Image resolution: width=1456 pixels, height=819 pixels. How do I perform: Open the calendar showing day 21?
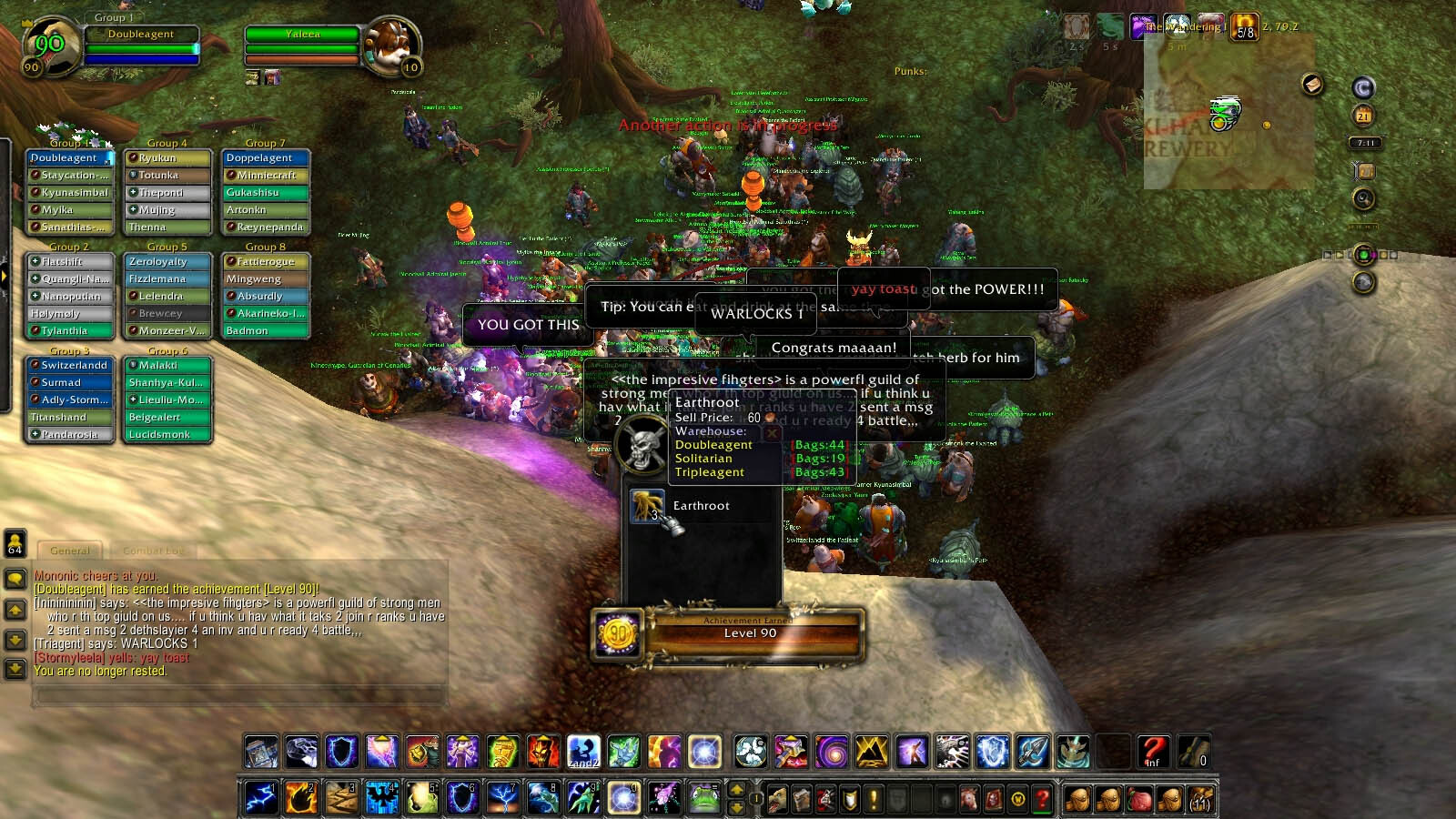(x=1362, y=116)
